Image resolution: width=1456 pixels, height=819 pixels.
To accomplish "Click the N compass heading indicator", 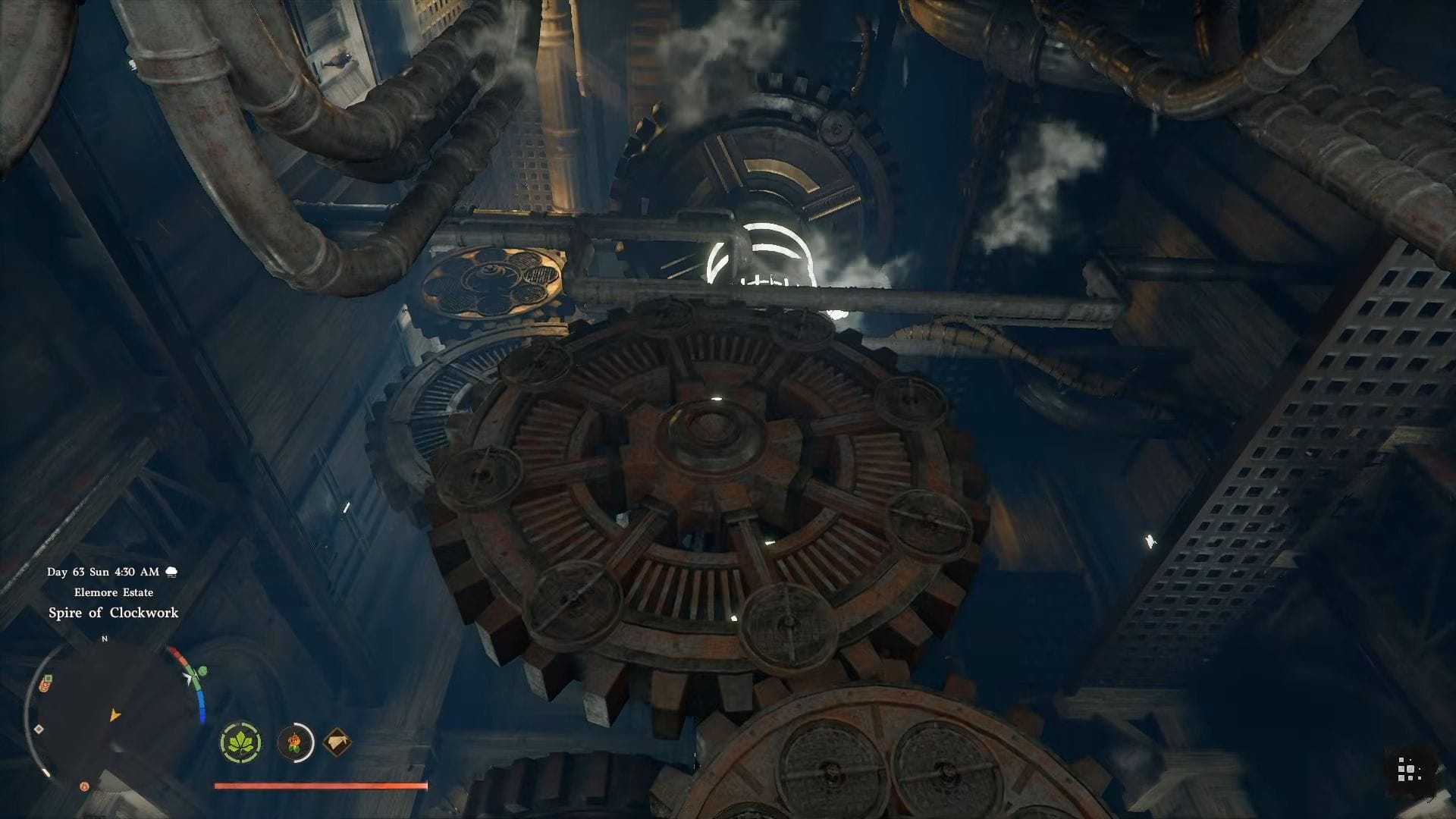I will coord(105,639).
